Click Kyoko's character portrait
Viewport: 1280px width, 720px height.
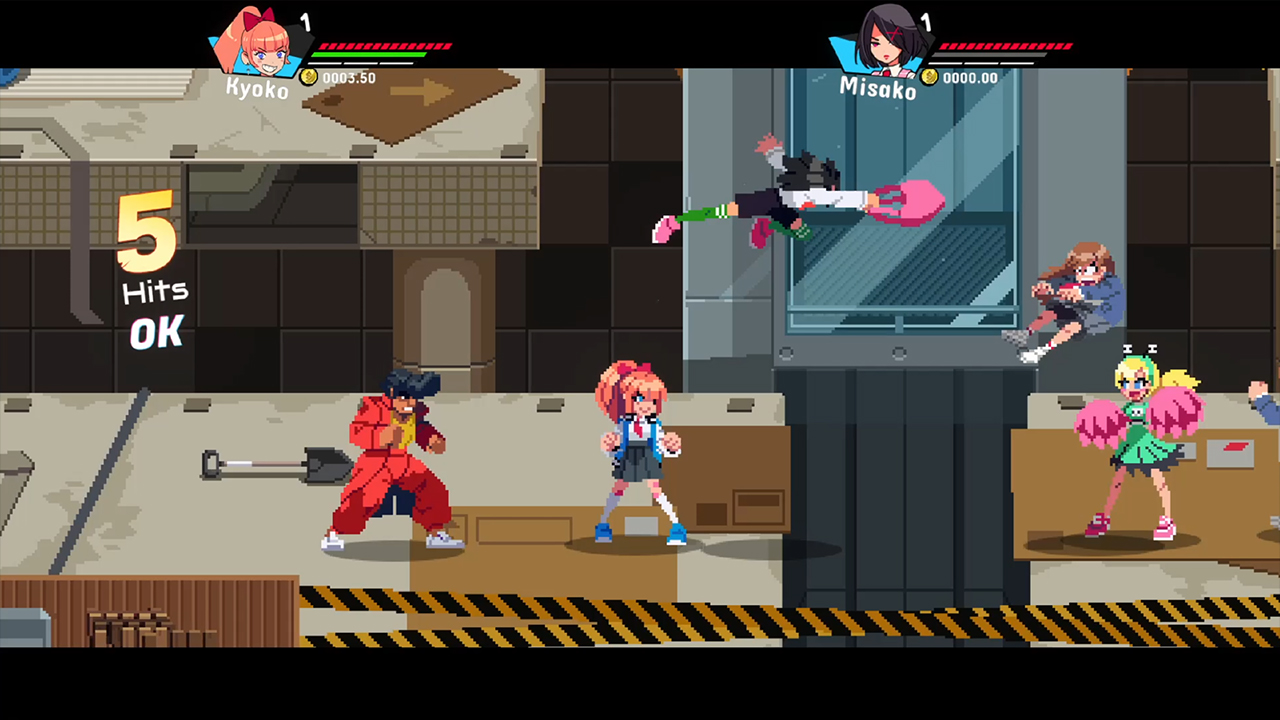258,48
